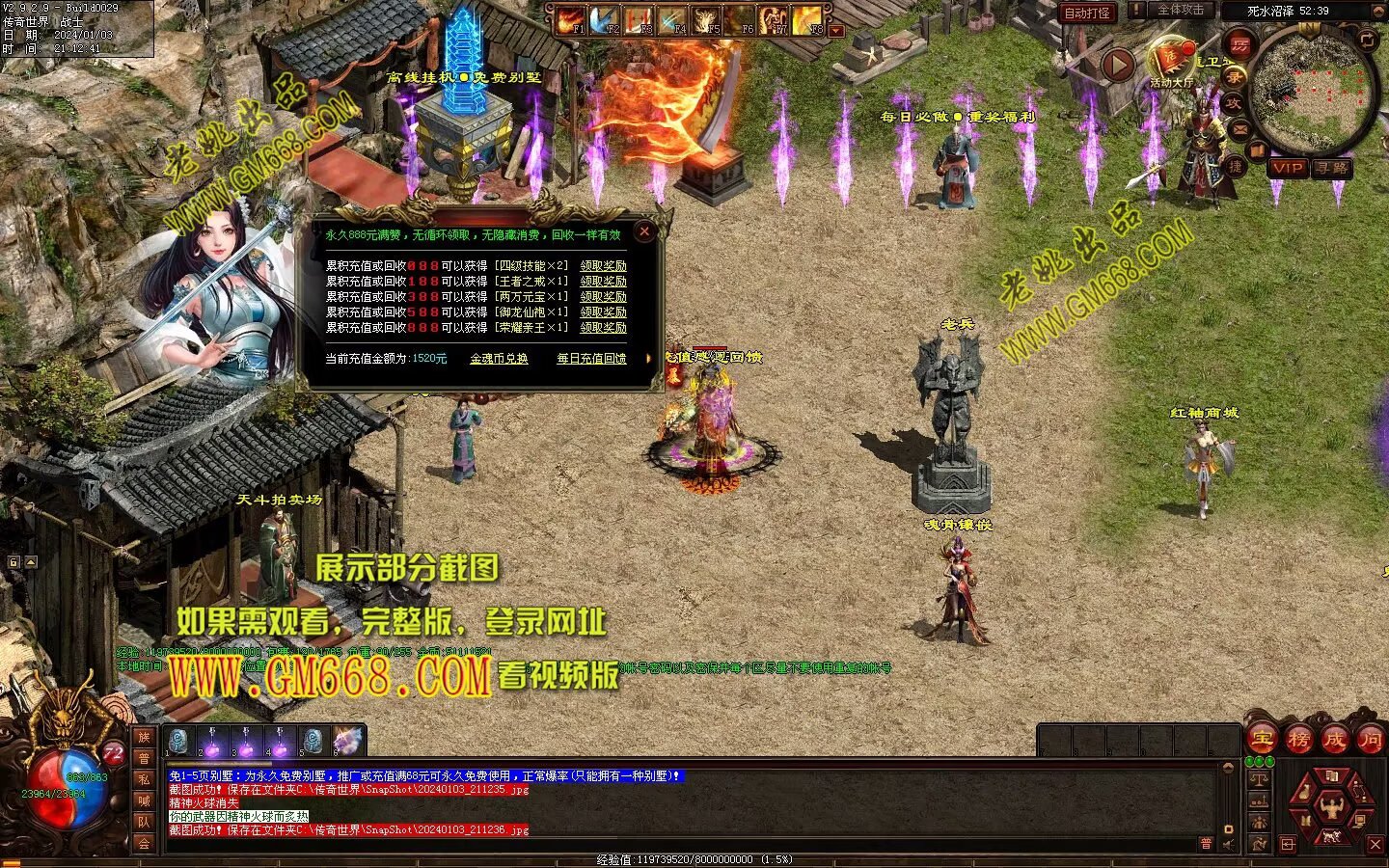This screenshot has width=1389, height=868.
Task: Claim the 荣耀亲王 reward link
Action: tap(603, 328)
